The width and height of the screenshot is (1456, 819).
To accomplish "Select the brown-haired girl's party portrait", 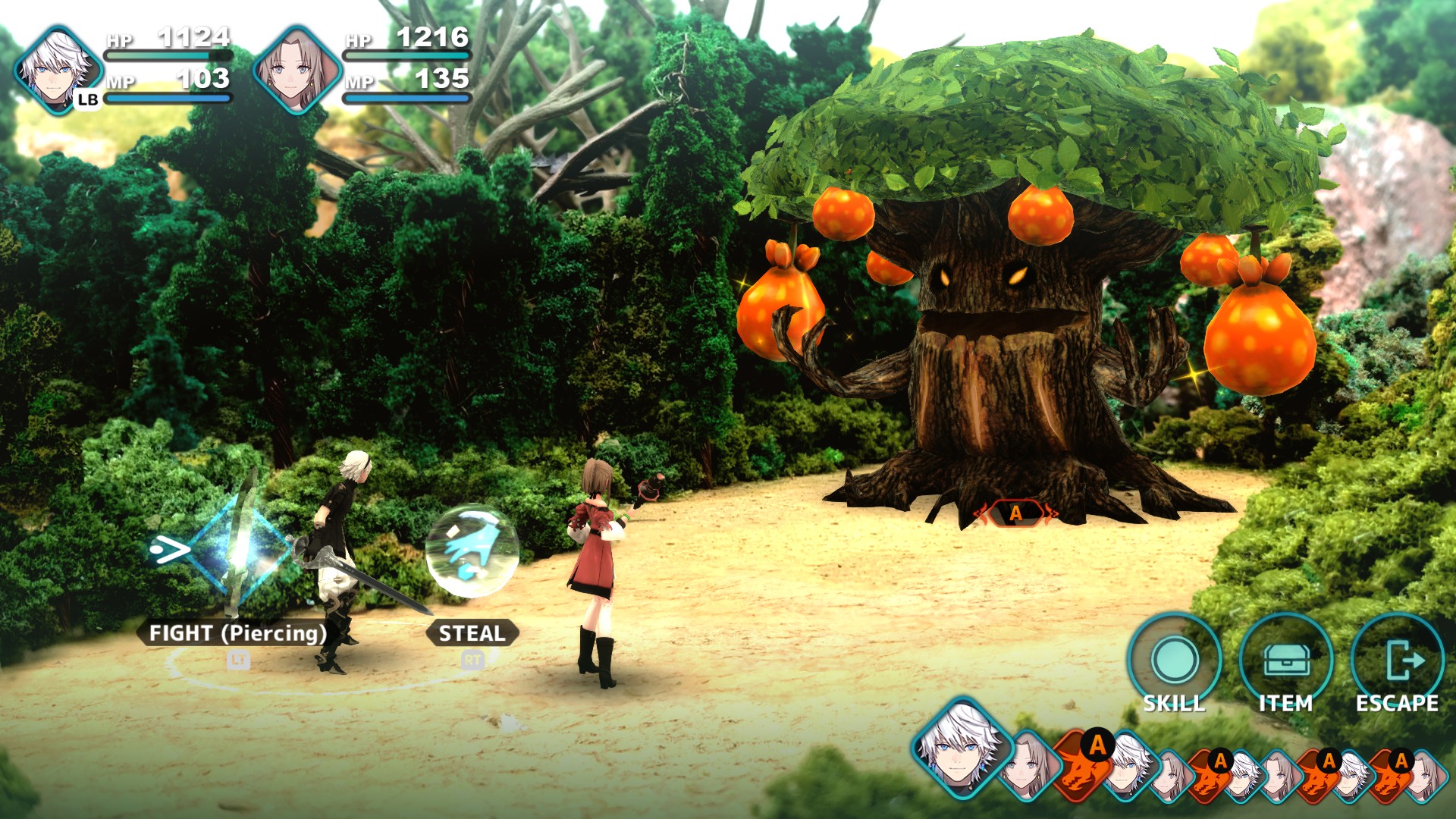I will pos(297,70).
